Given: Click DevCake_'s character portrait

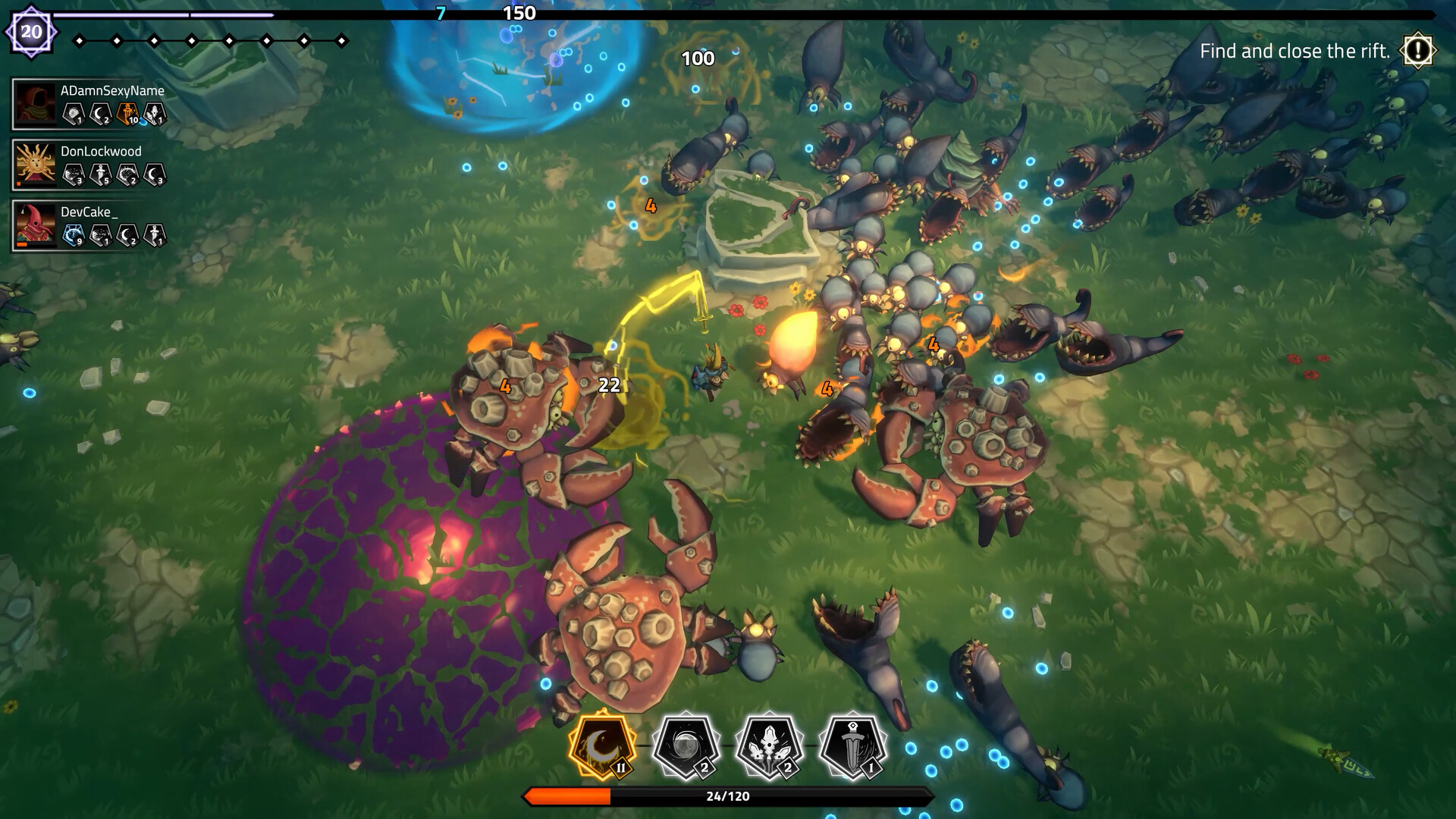Looking at the screenshot, I should coord(34,226).
